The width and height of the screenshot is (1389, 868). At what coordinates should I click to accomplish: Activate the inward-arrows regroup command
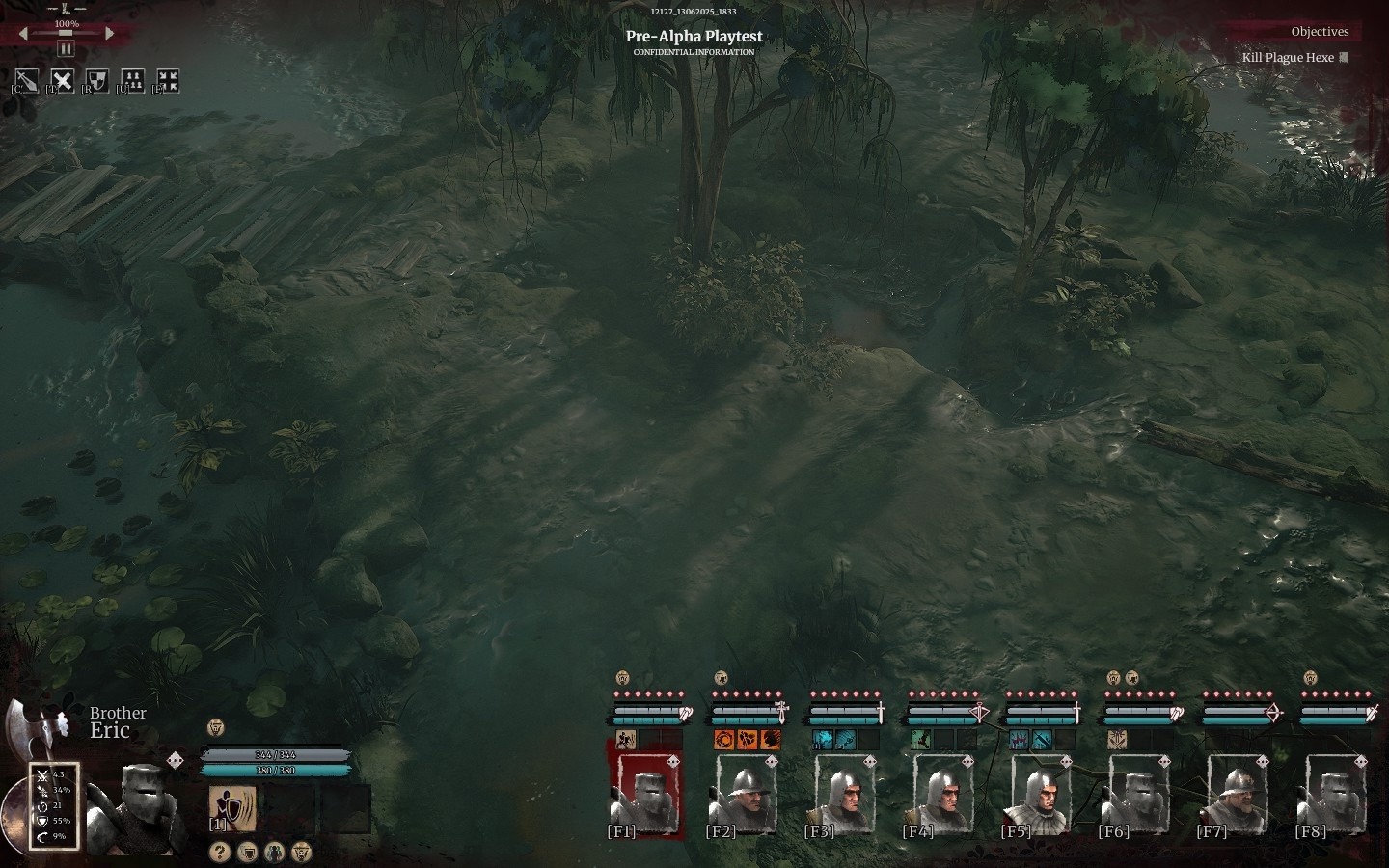(168, 81)
